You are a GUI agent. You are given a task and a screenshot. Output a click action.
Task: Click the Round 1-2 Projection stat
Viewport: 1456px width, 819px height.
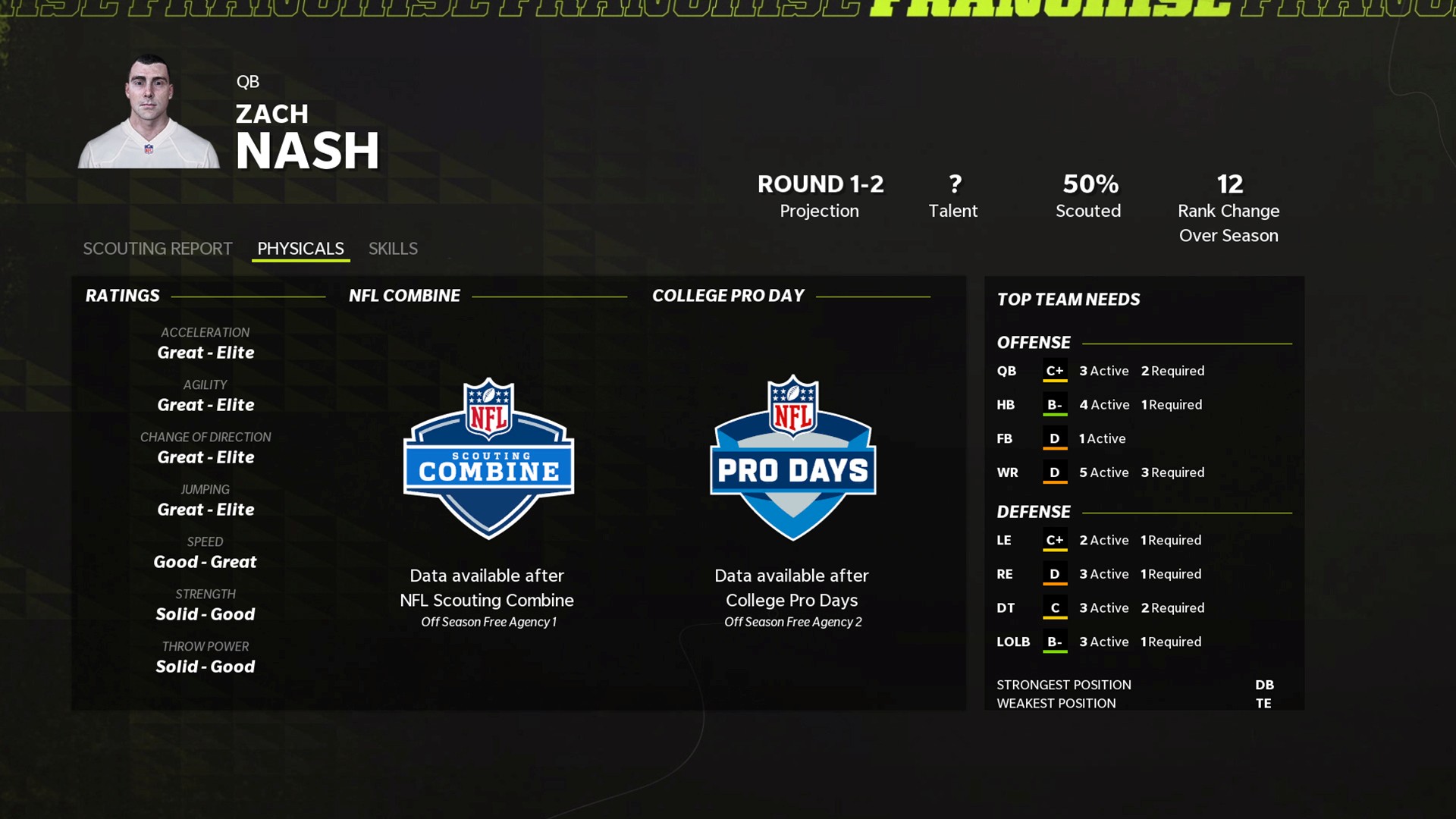pyautogui.click(x=819, y=194)
